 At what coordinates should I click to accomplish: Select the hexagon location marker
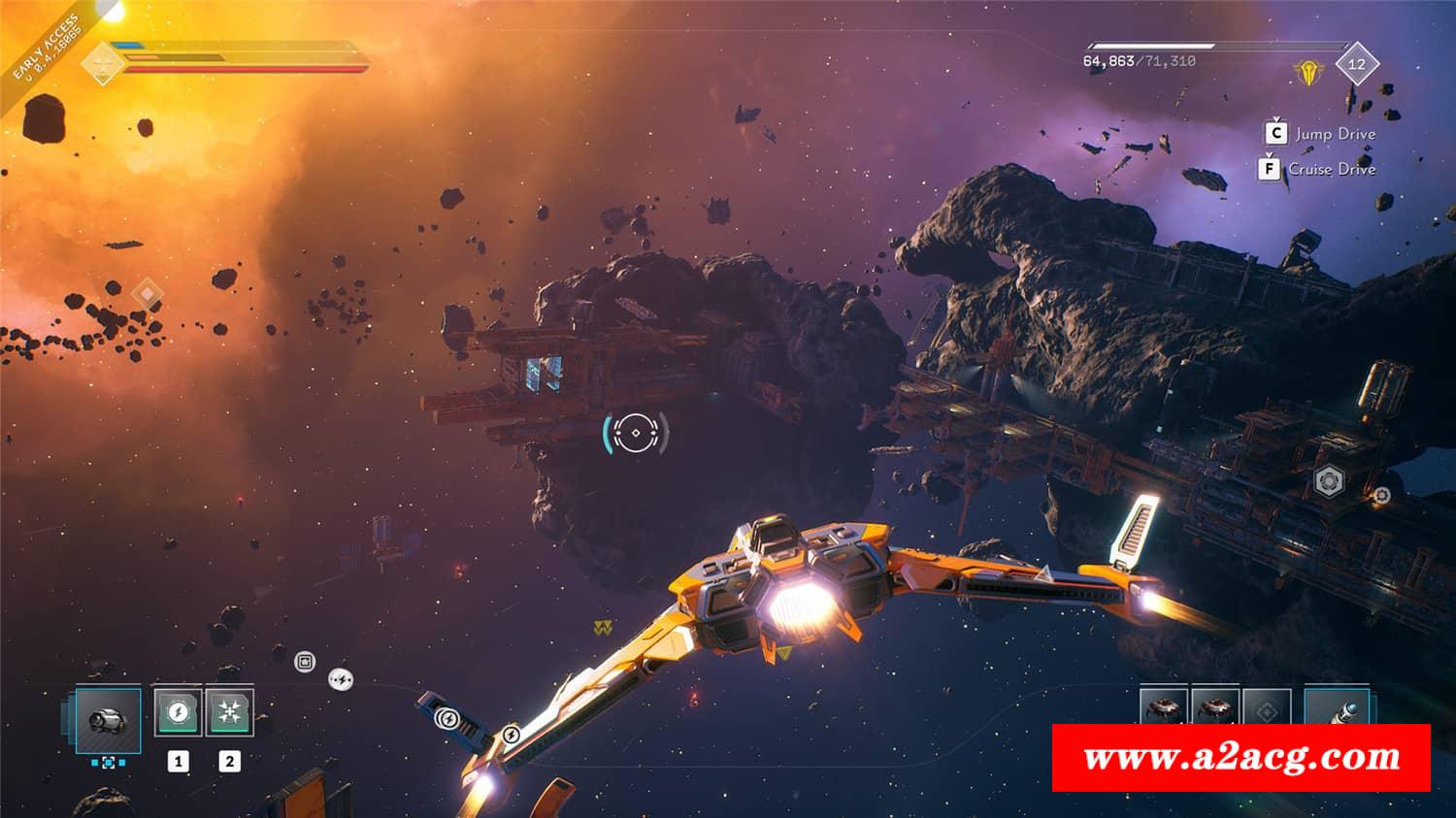[1329, 480]
